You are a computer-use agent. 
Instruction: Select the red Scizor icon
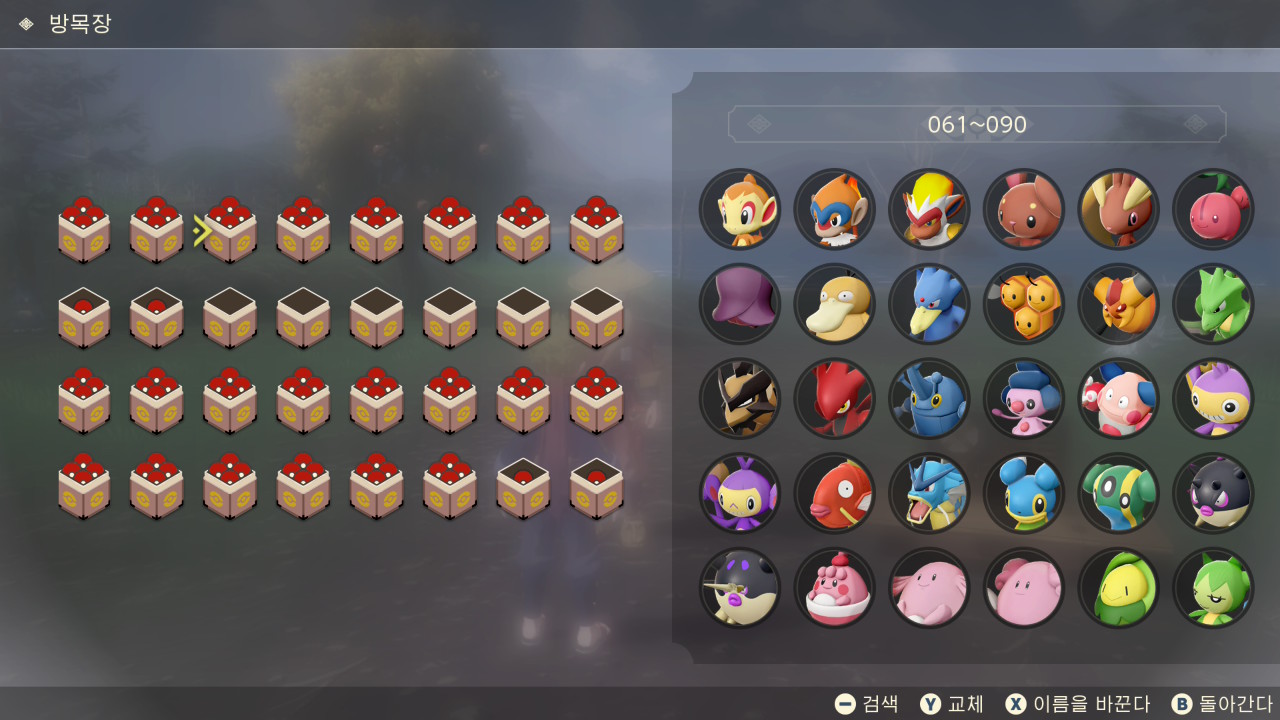(834, 399)
